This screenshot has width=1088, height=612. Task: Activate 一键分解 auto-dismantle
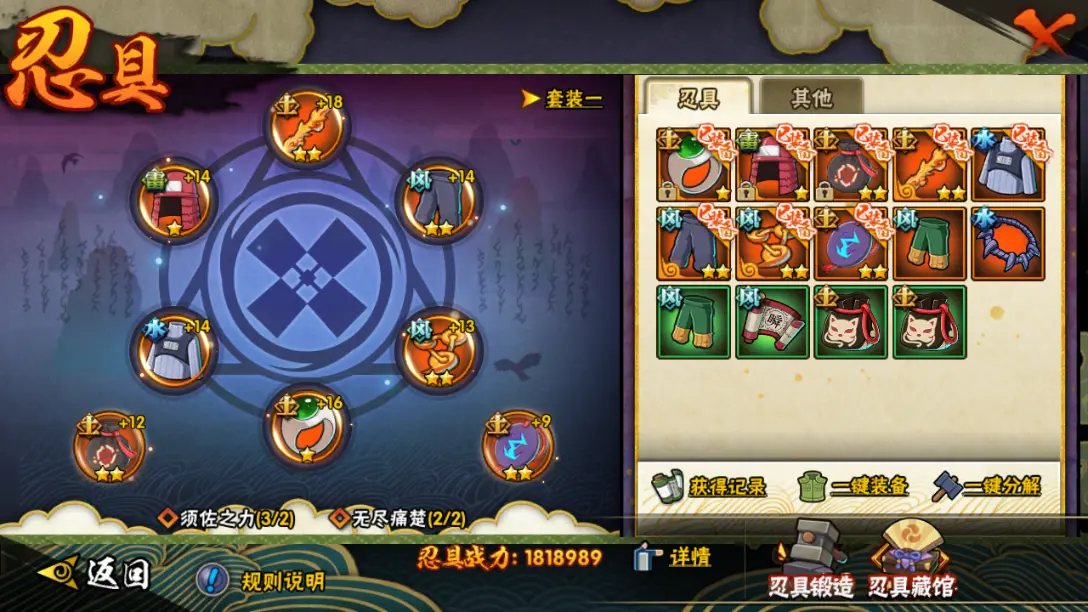(987, 487)
